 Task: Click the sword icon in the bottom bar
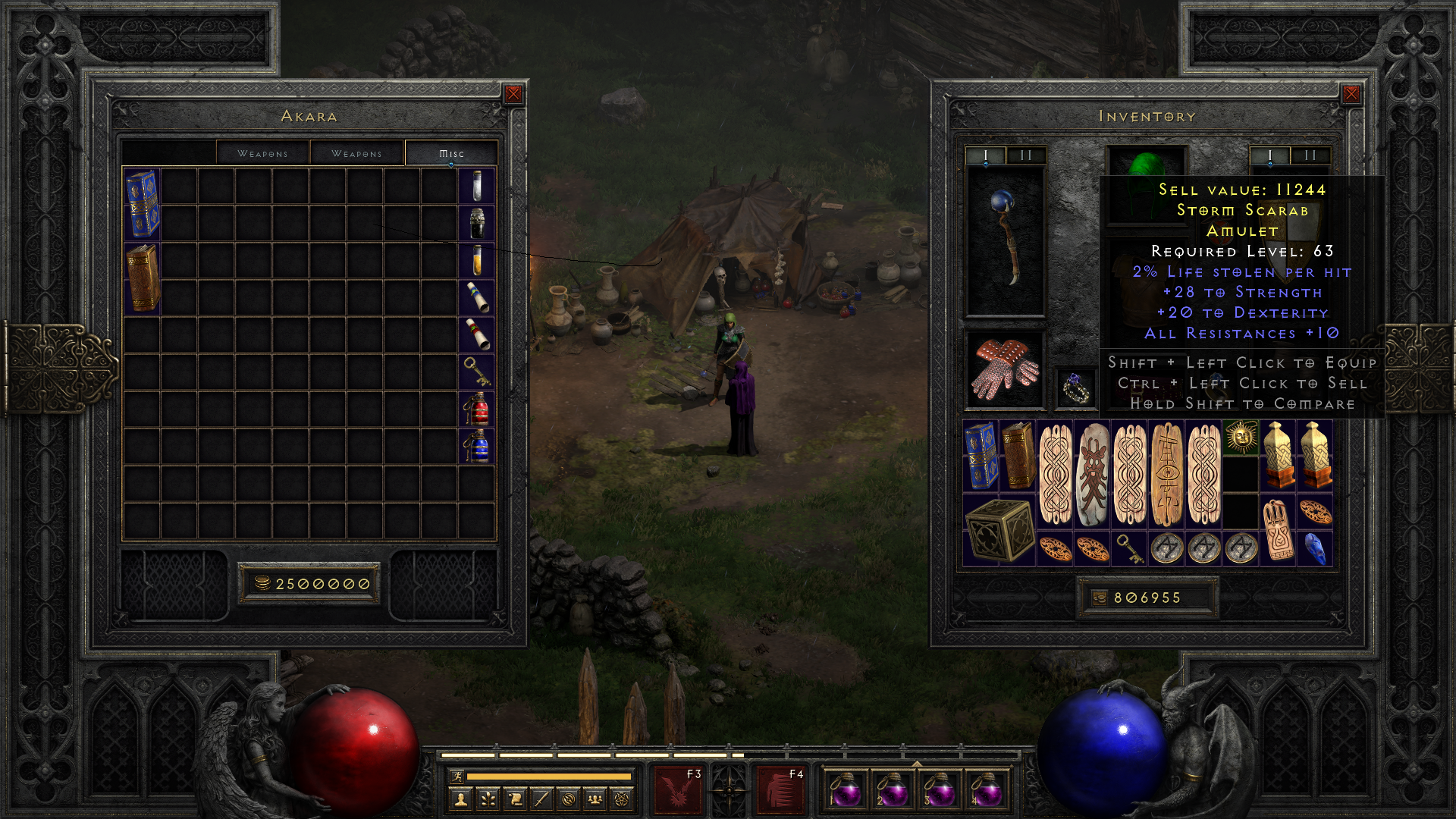pyautogui.click(x=542, y=799)
